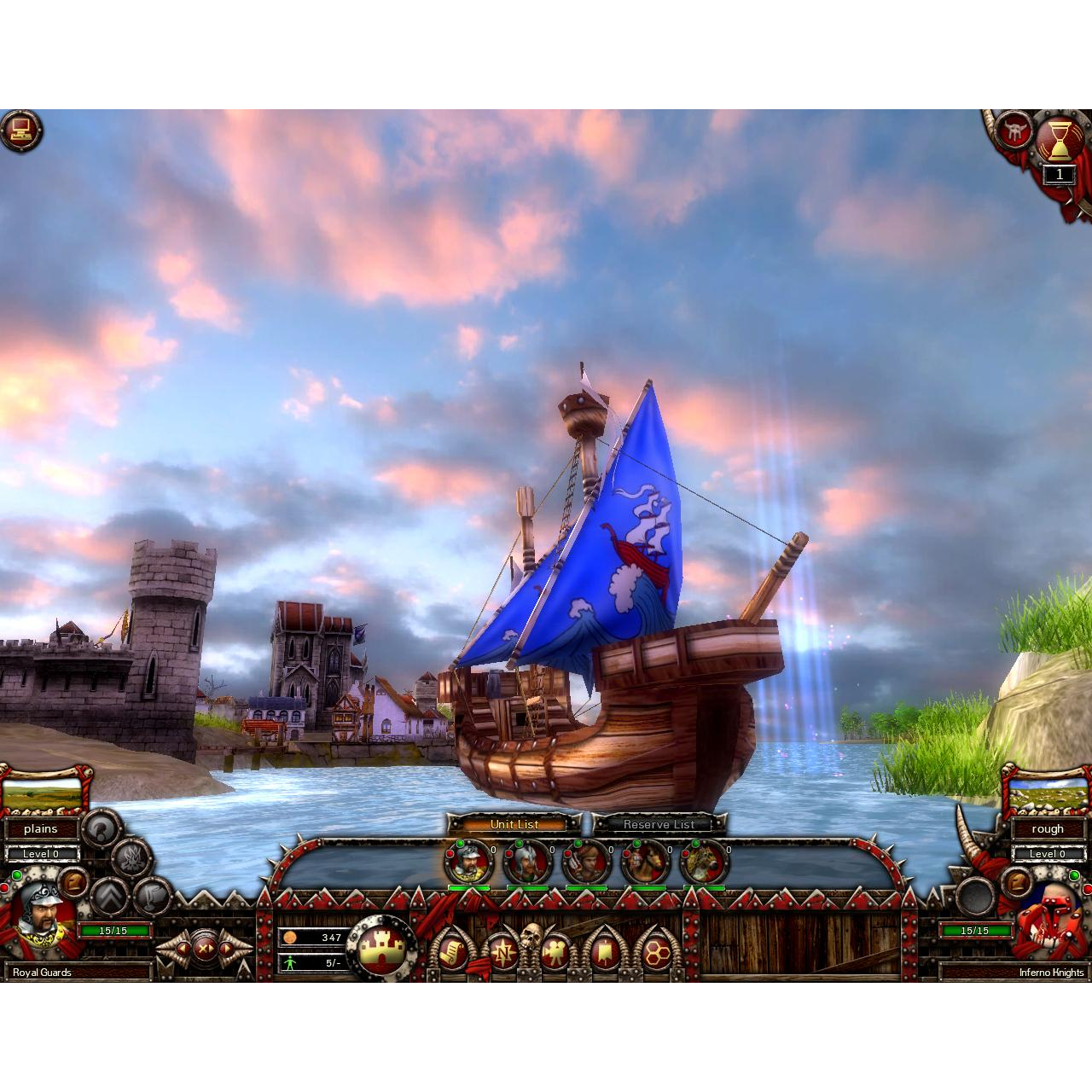Open the banner flag button
Viewport: 1092px width, 1092px height.
tap(606, 950)
